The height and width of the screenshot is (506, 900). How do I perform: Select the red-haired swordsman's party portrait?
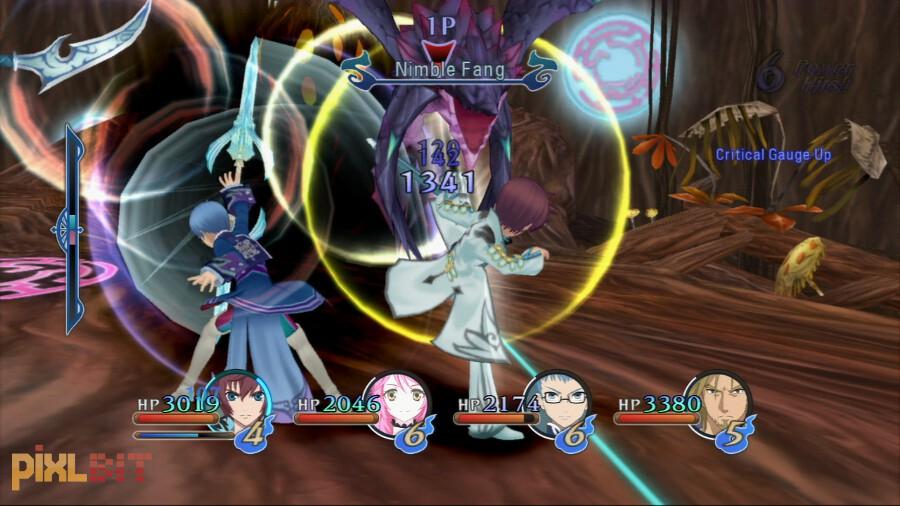(x=242, y=403)
